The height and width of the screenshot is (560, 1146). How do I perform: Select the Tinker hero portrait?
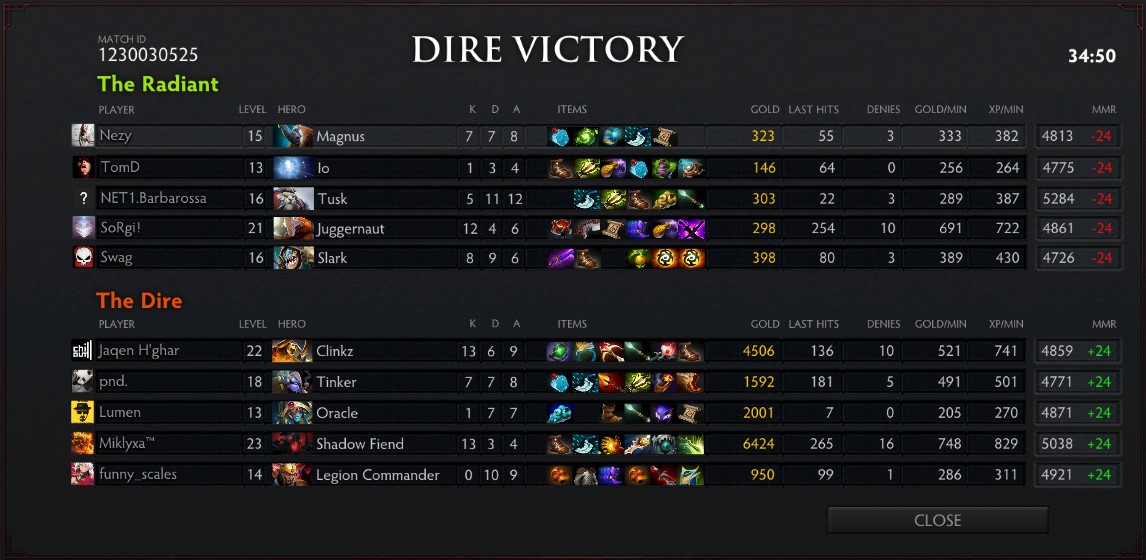(293, 382)
